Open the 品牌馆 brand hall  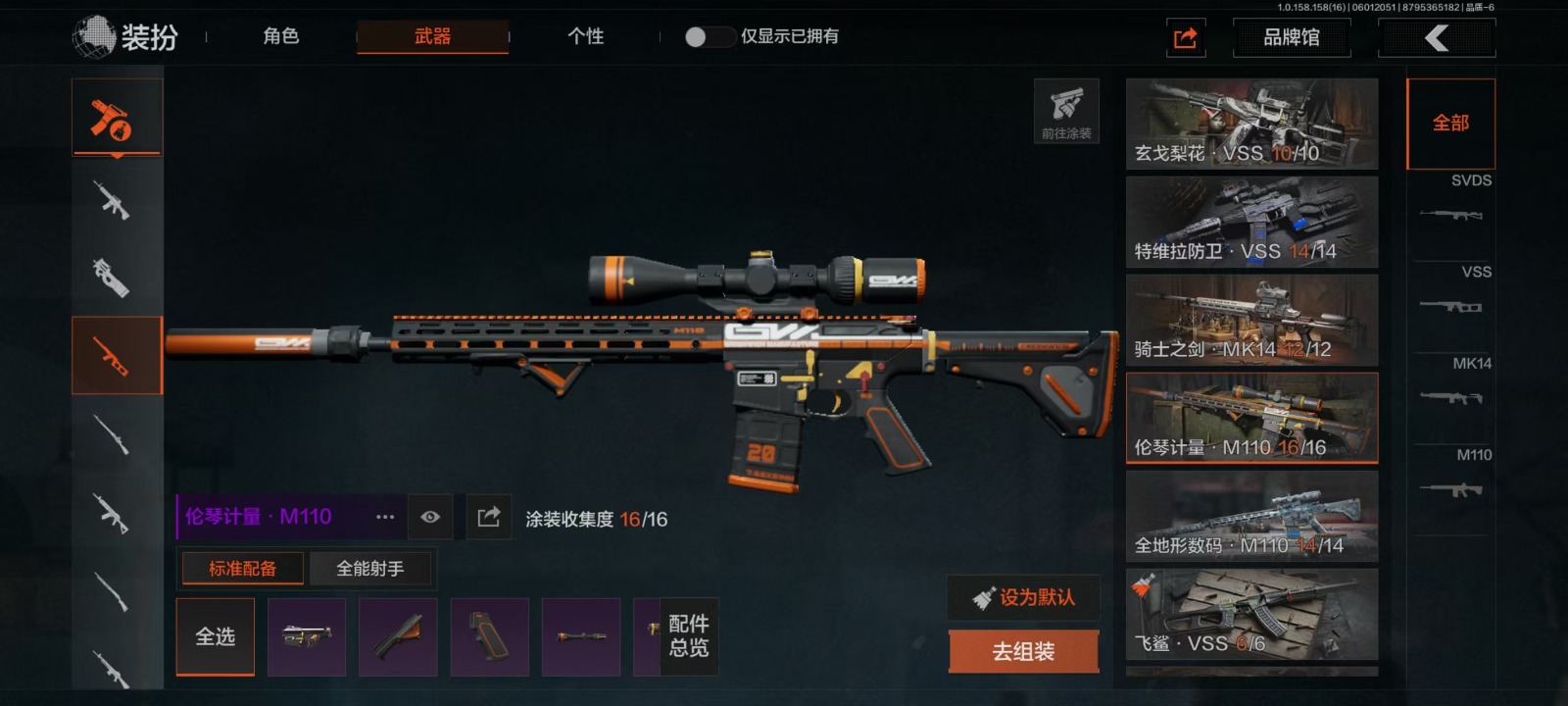1291,38
